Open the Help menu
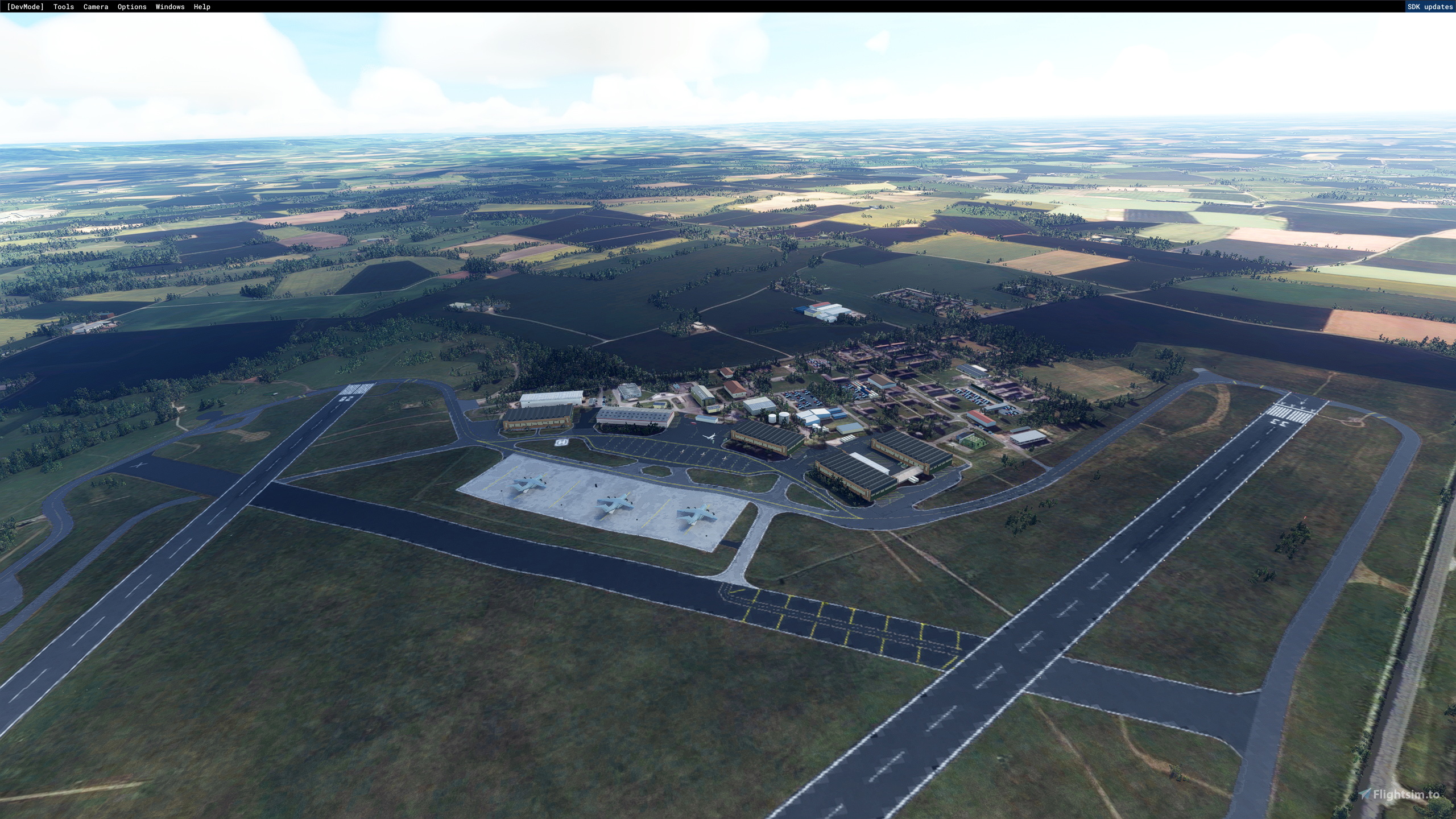The image size is (1456, 819). 202,7
